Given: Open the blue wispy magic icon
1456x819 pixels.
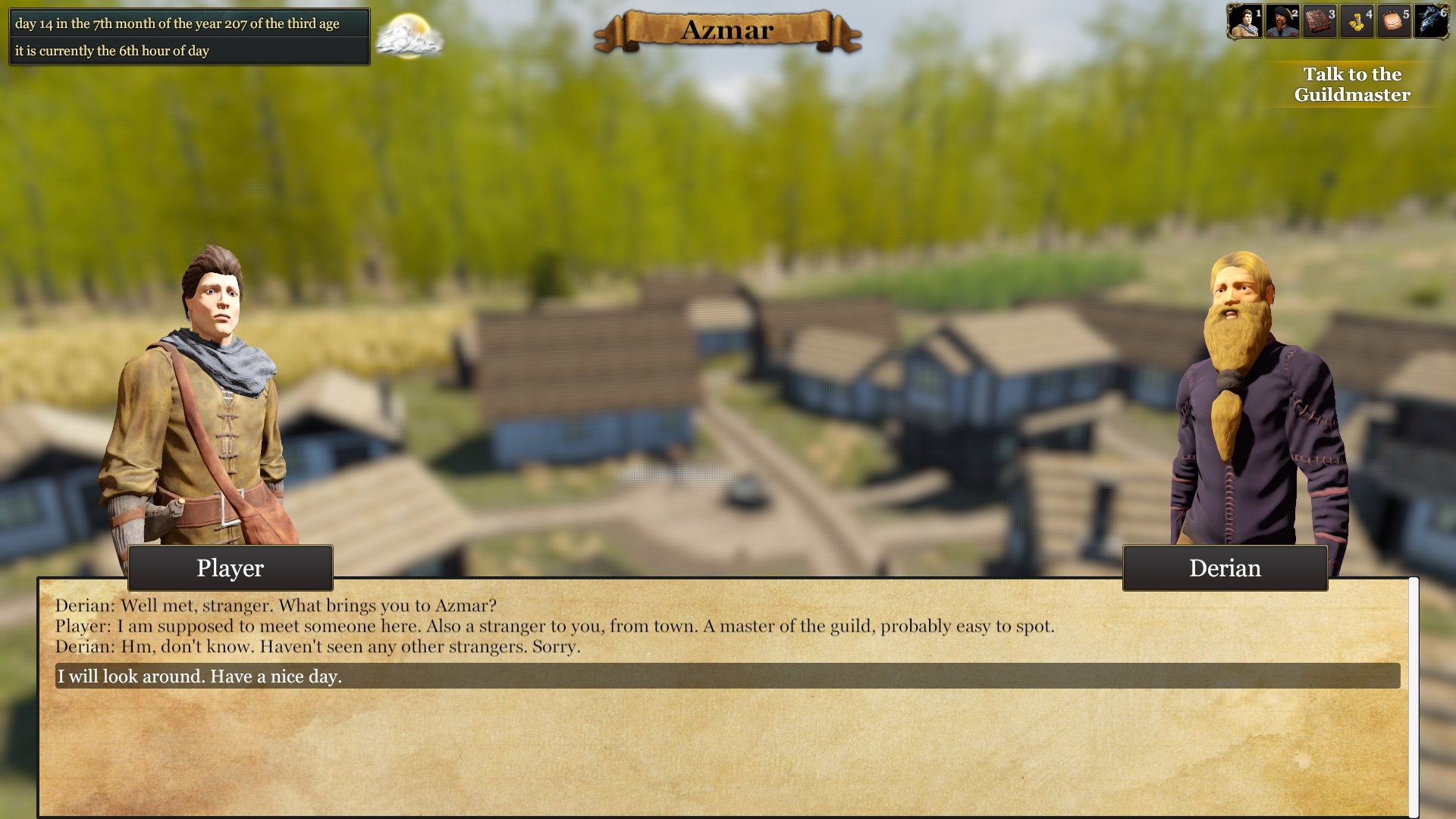Looking at the screenshot, I should (x=1430, y=21).
